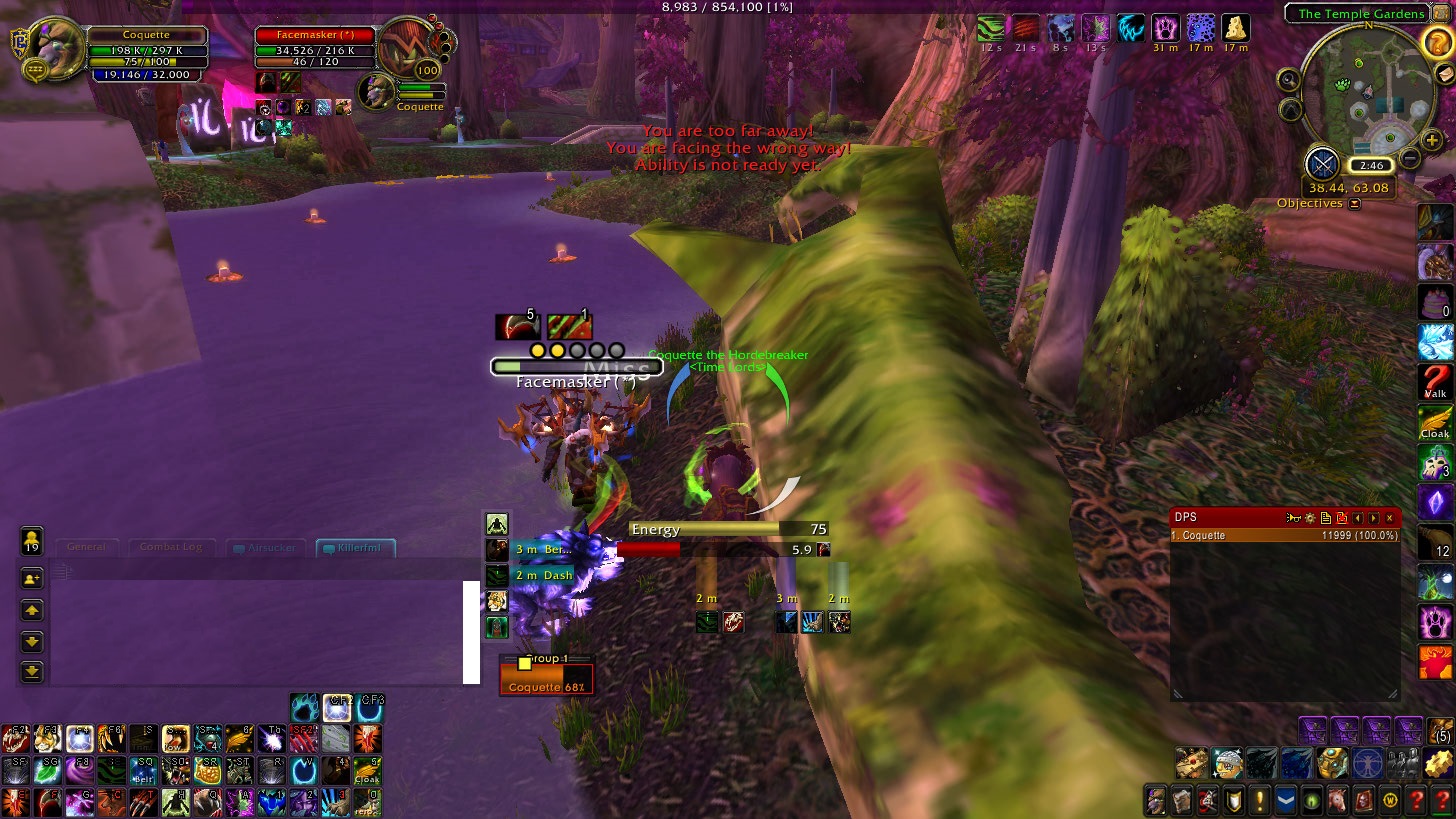Screen dimensions: 1456x819
Task: Activate the bear paw form ability
Action: tap(1434, 622)
